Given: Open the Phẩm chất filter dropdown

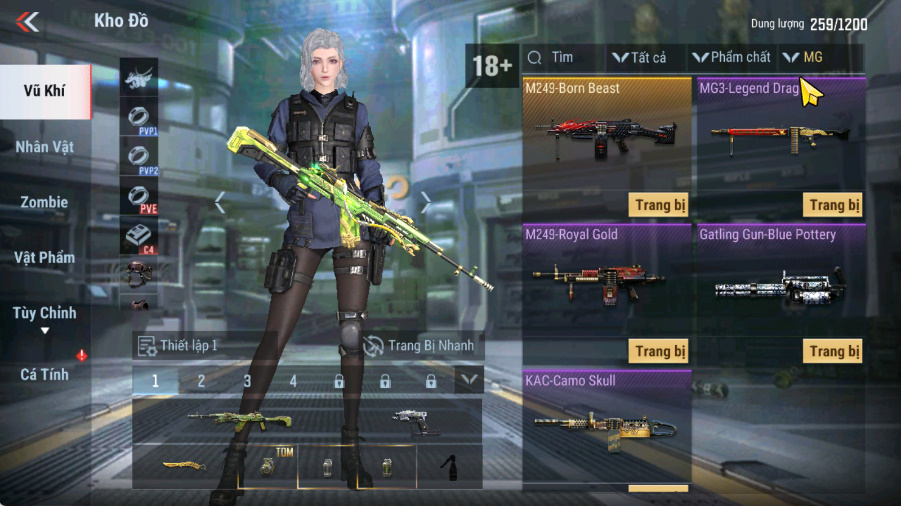Looking at the screenshot, I should point(733,58).
